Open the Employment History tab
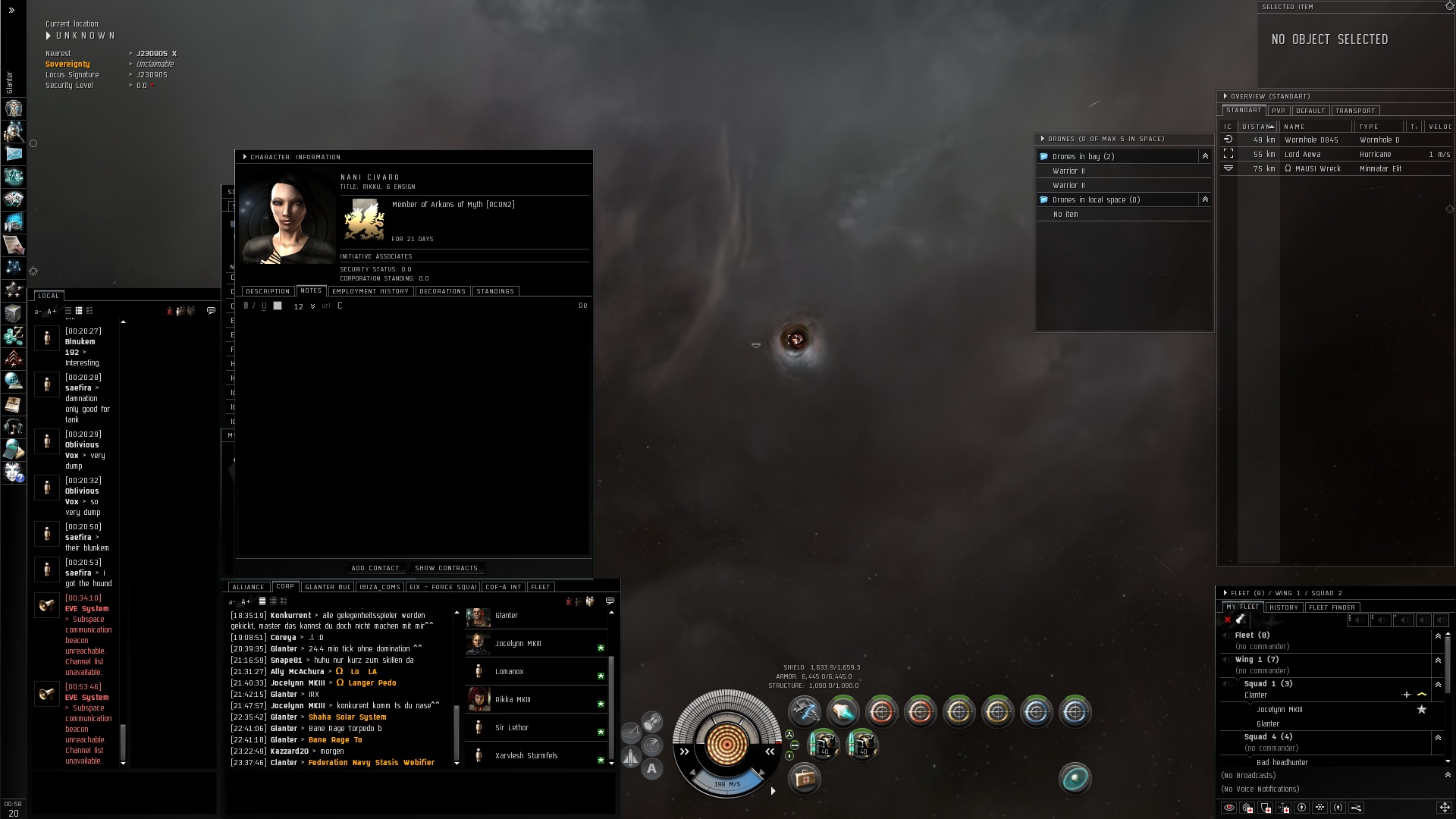This screenshot has width=1456, height=819. coord(370,291)
